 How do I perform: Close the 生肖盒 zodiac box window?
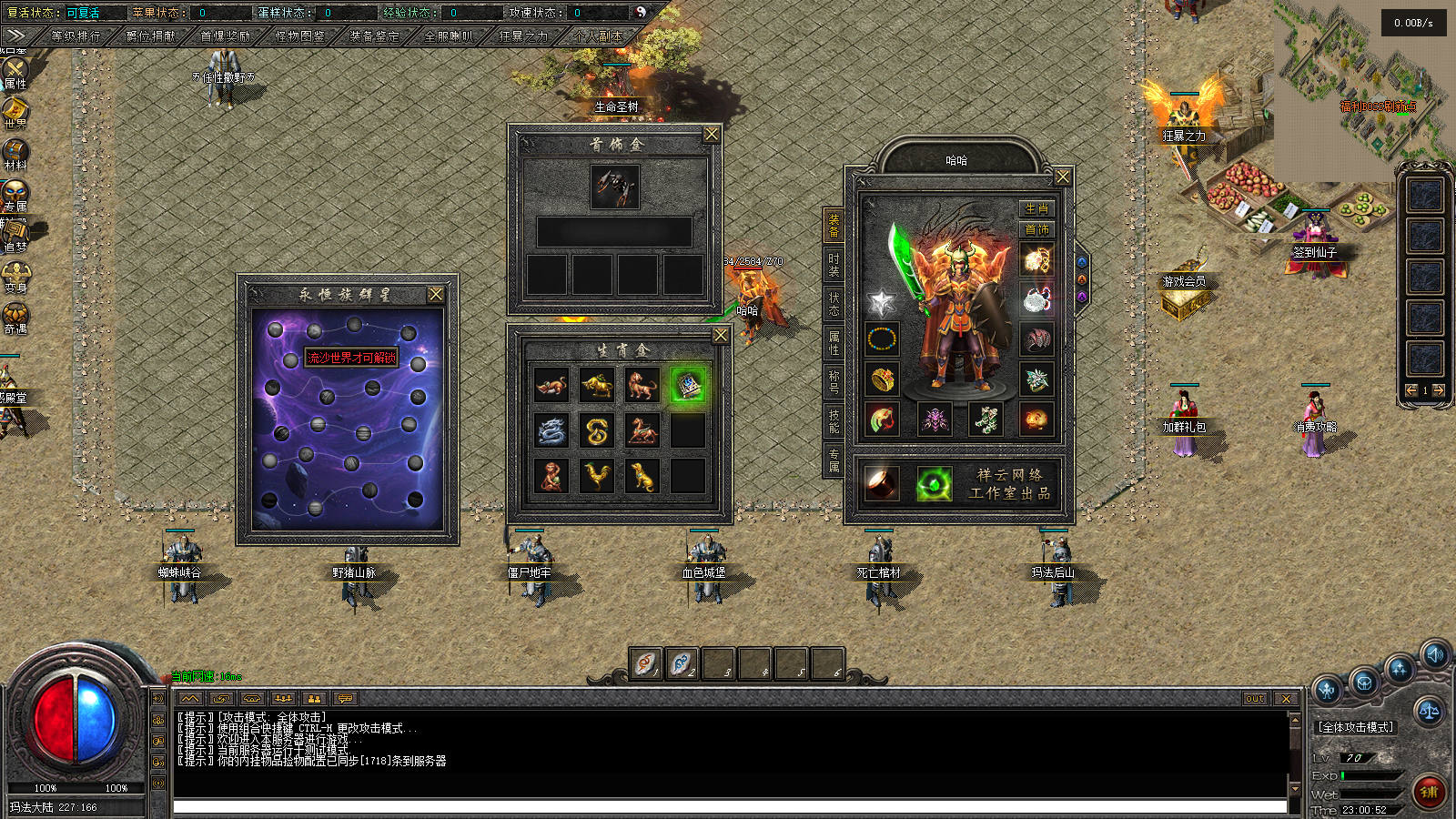pyautogui.click(x=721, y=336)
